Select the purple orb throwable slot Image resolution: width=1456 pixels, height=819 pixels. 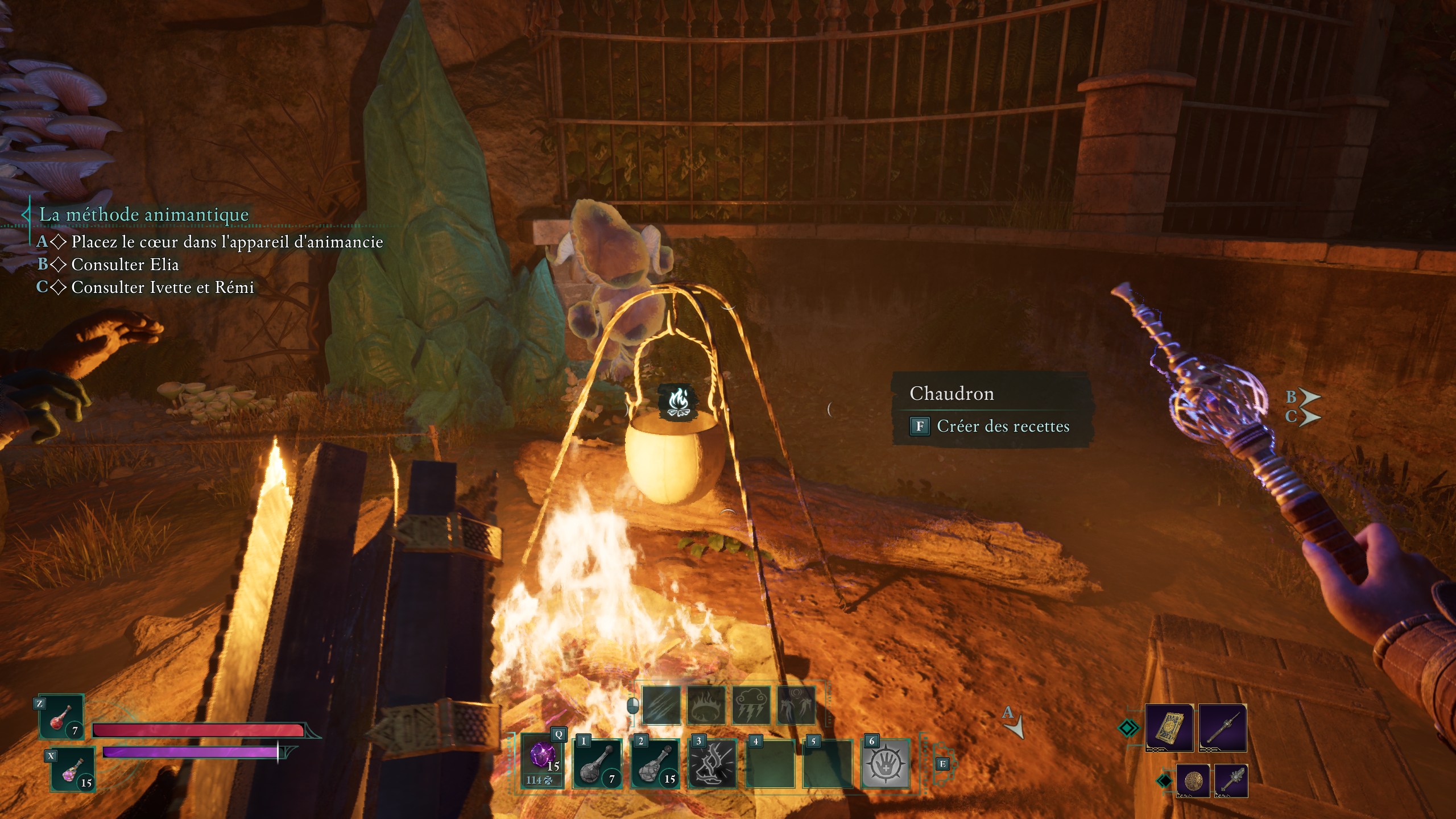tap(542, 760)
